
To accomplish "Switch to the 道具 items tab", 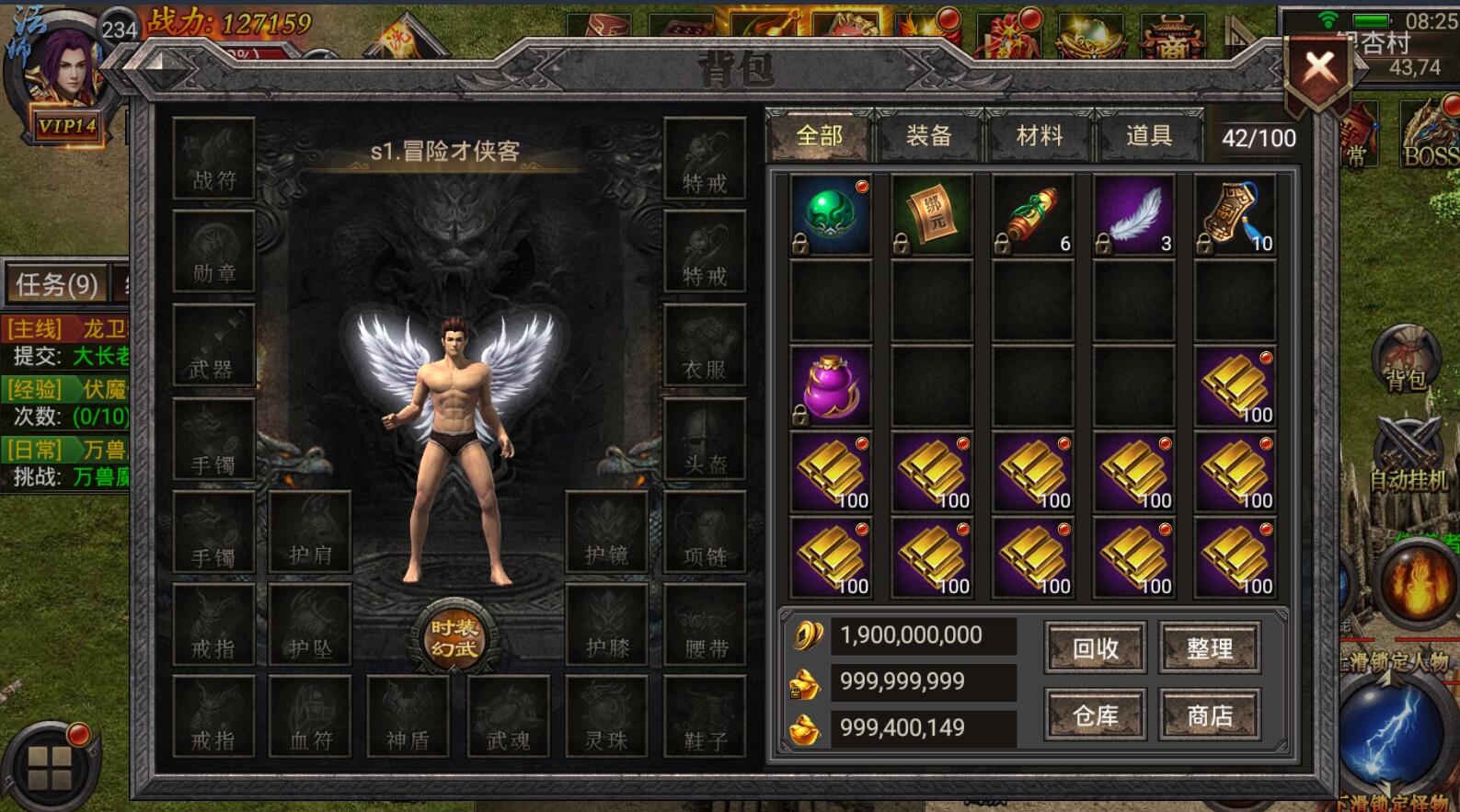I will tap(1148, 135).
